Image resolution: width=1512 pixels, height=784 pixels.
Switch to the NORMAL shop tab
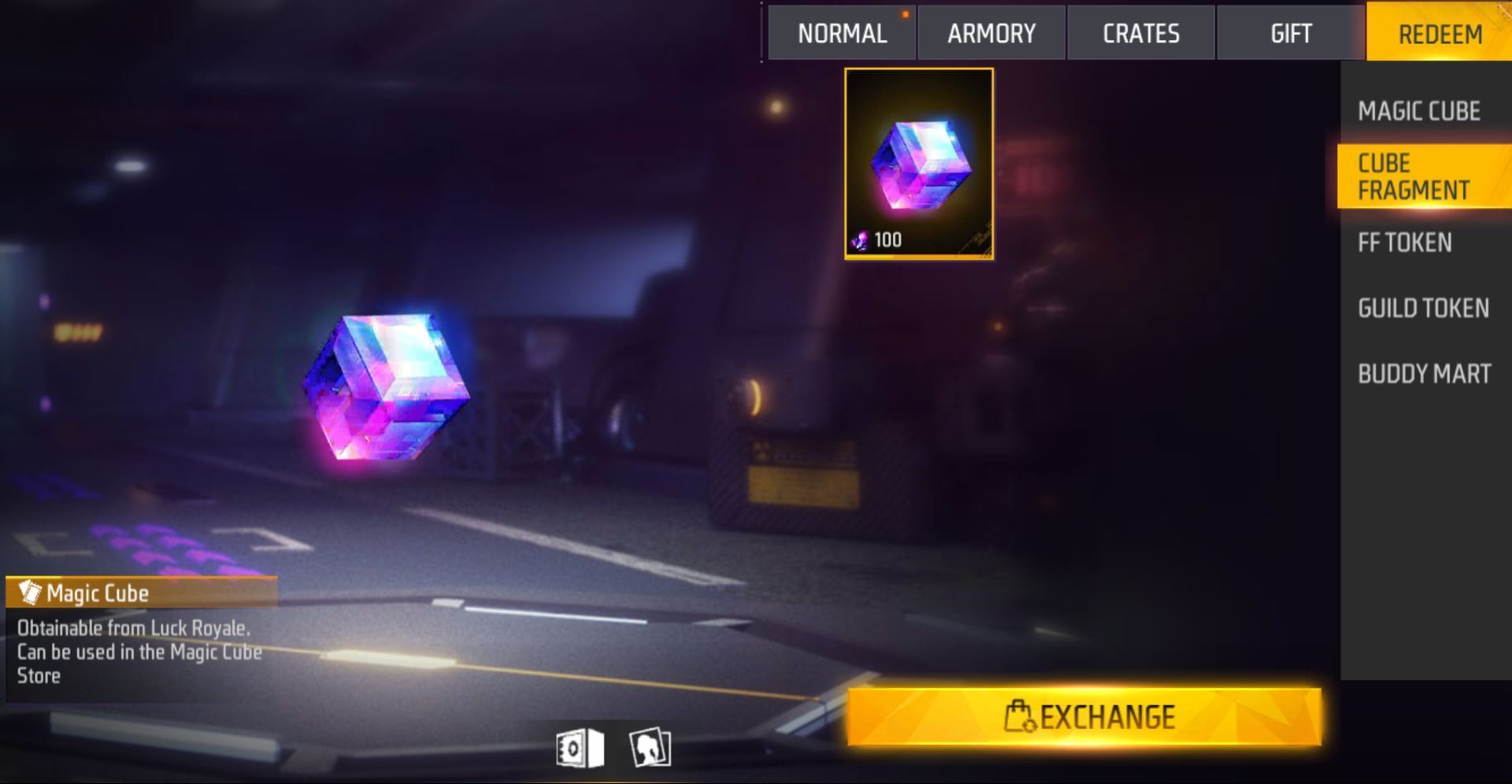pyautogui.click(x=842, y=33)
